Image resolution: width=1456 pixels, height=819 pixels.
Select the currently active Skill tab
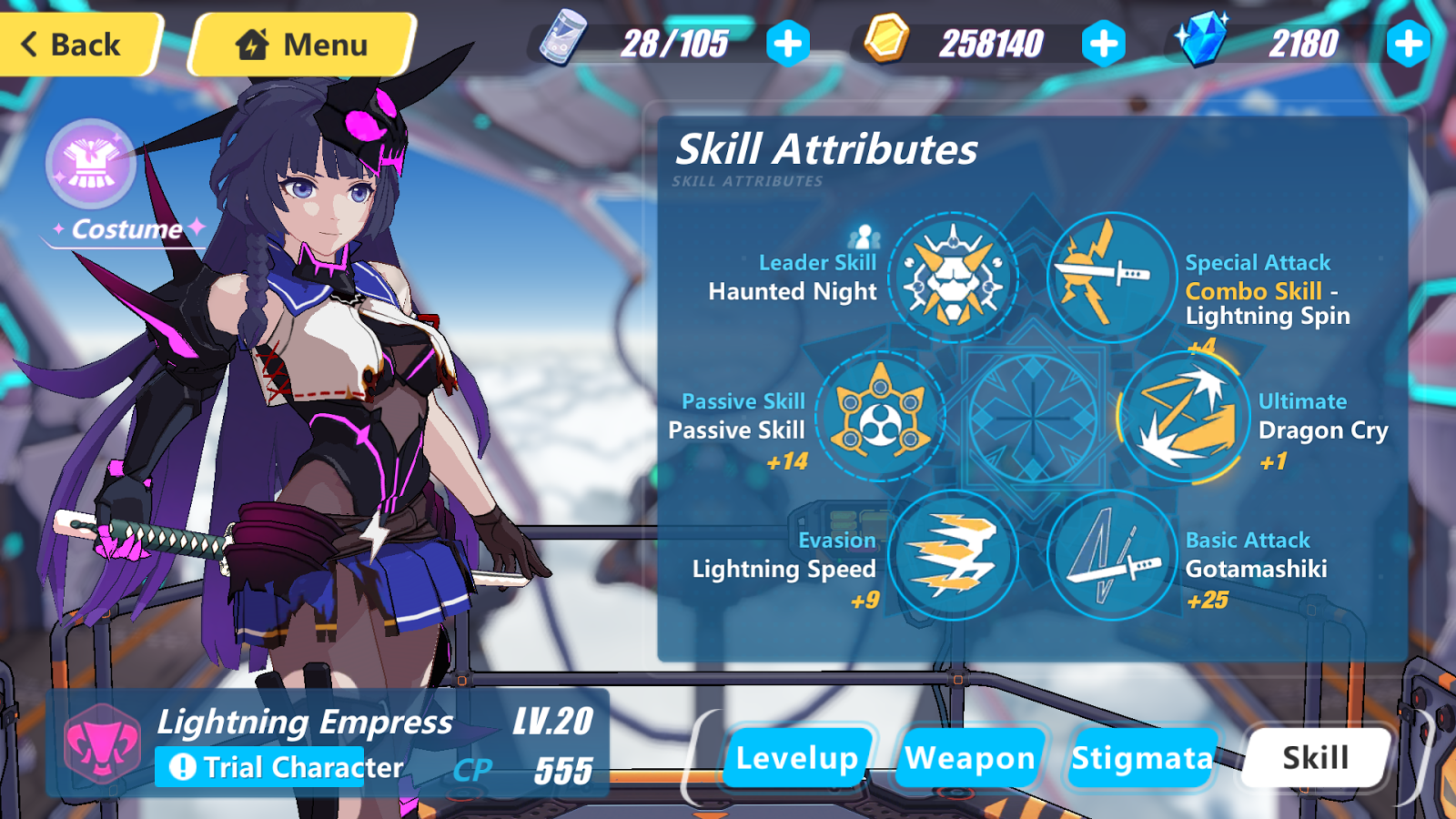(1313, 756)
